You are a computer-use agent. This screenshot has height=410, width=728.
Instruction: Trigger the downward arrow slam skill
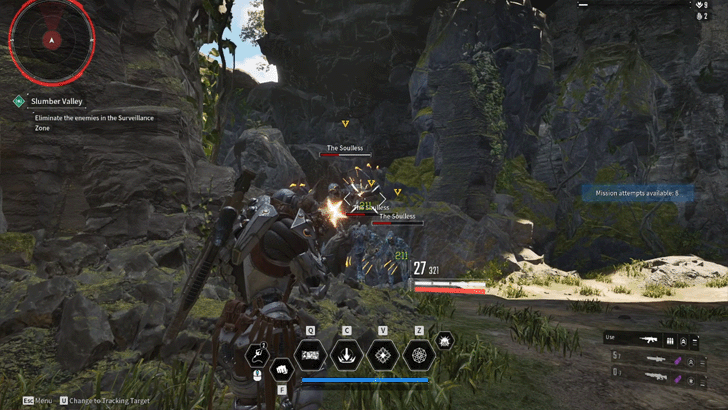[347, 355]
